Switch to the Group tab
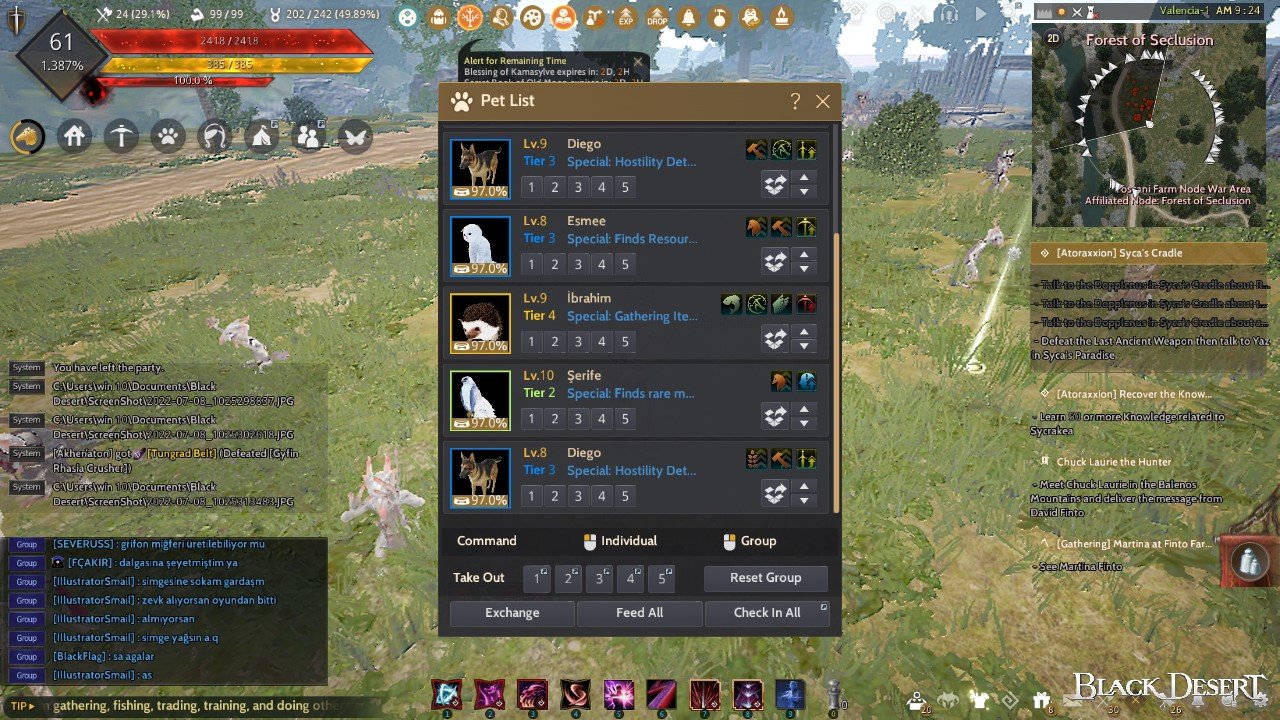Viewport: 1280px width, 720px height. (753, 540)
